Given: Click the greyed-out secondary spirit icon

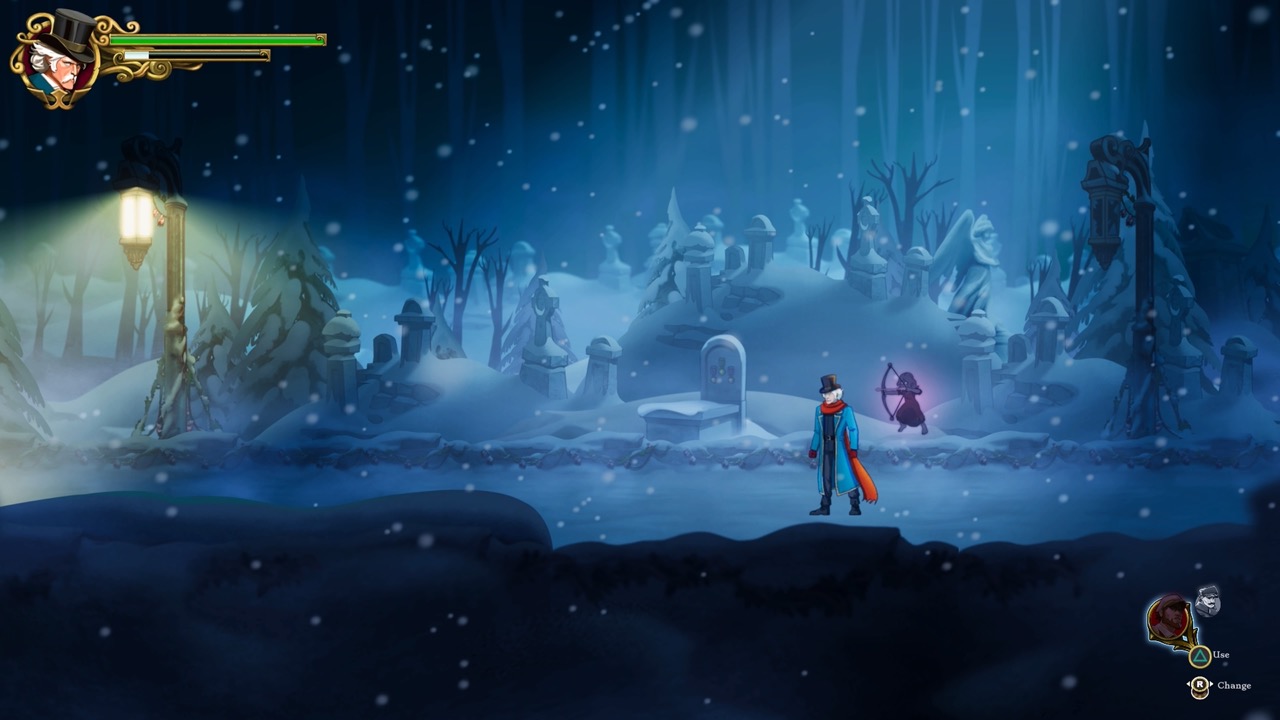Looking at the screenshot, I should 1207,601.
